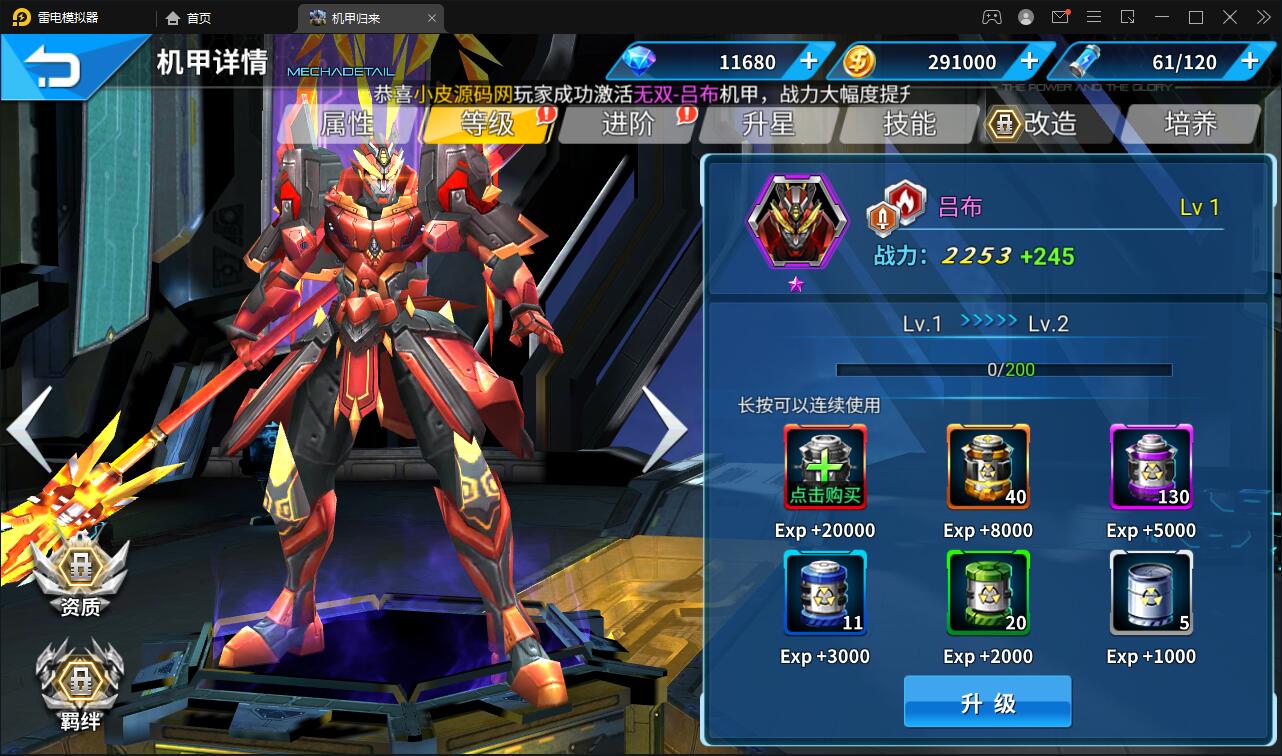The height and width of the screenshot is (756, 1282).
Task: Use the purple Exp +5000 canister
Action: click(1151, 466)
